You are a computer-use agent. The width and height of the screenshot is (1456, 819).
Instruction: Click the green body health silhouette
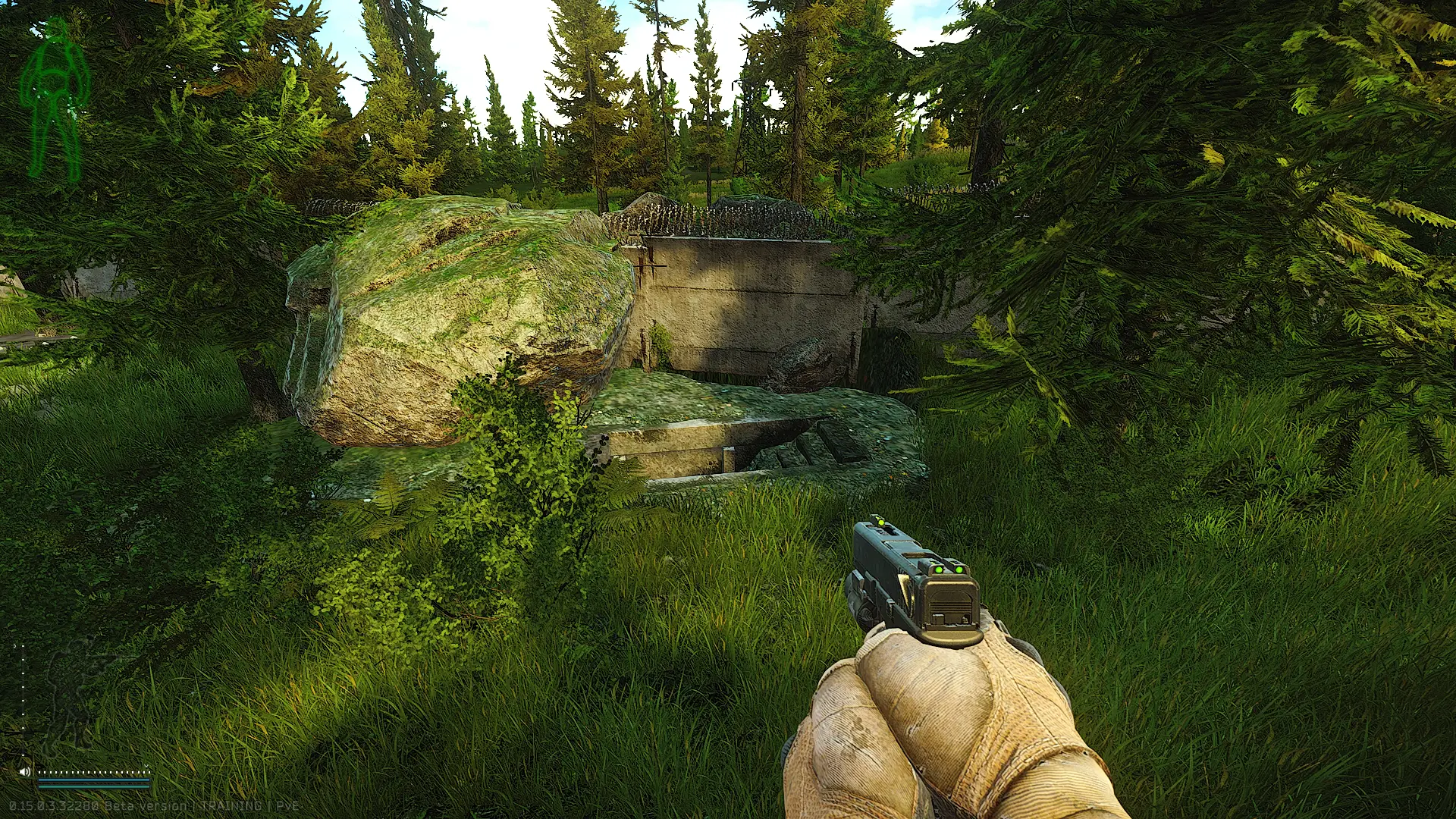coord(54,99)
